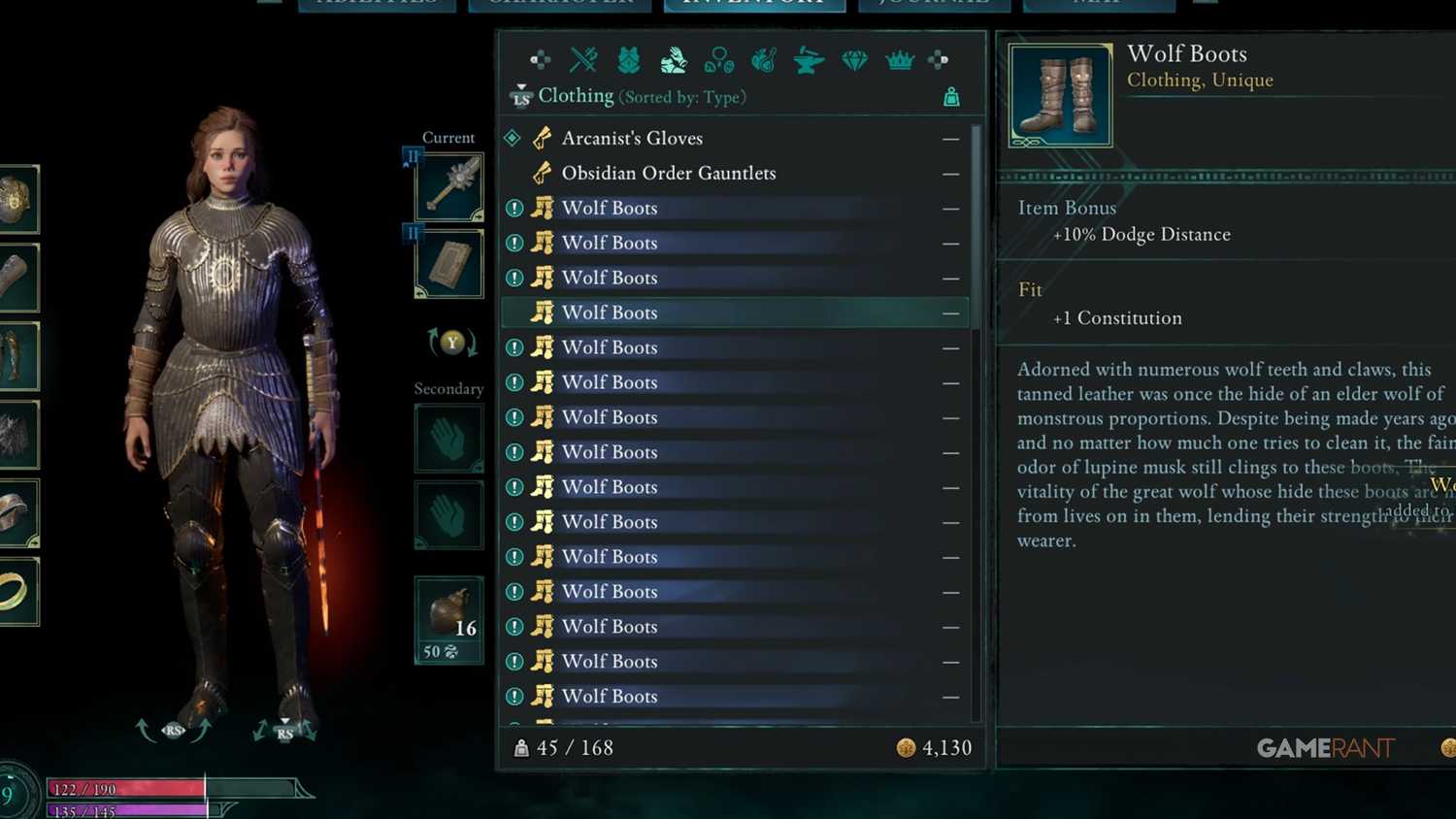Select the weapons category icon
Screen dimensions: 1456x819
(583, 58)
